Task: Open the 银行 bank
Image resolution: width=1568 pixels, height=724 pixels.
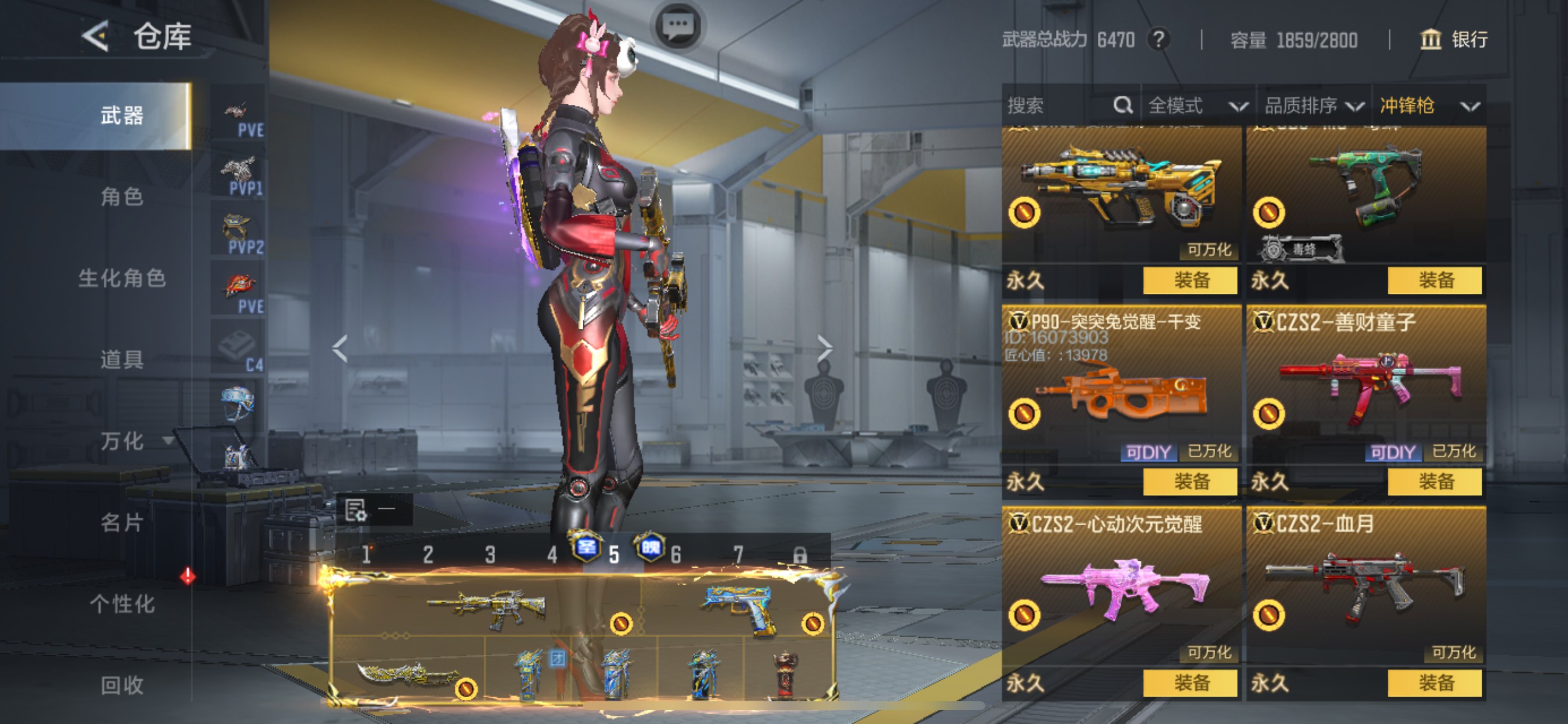Action: point(1454,40)
